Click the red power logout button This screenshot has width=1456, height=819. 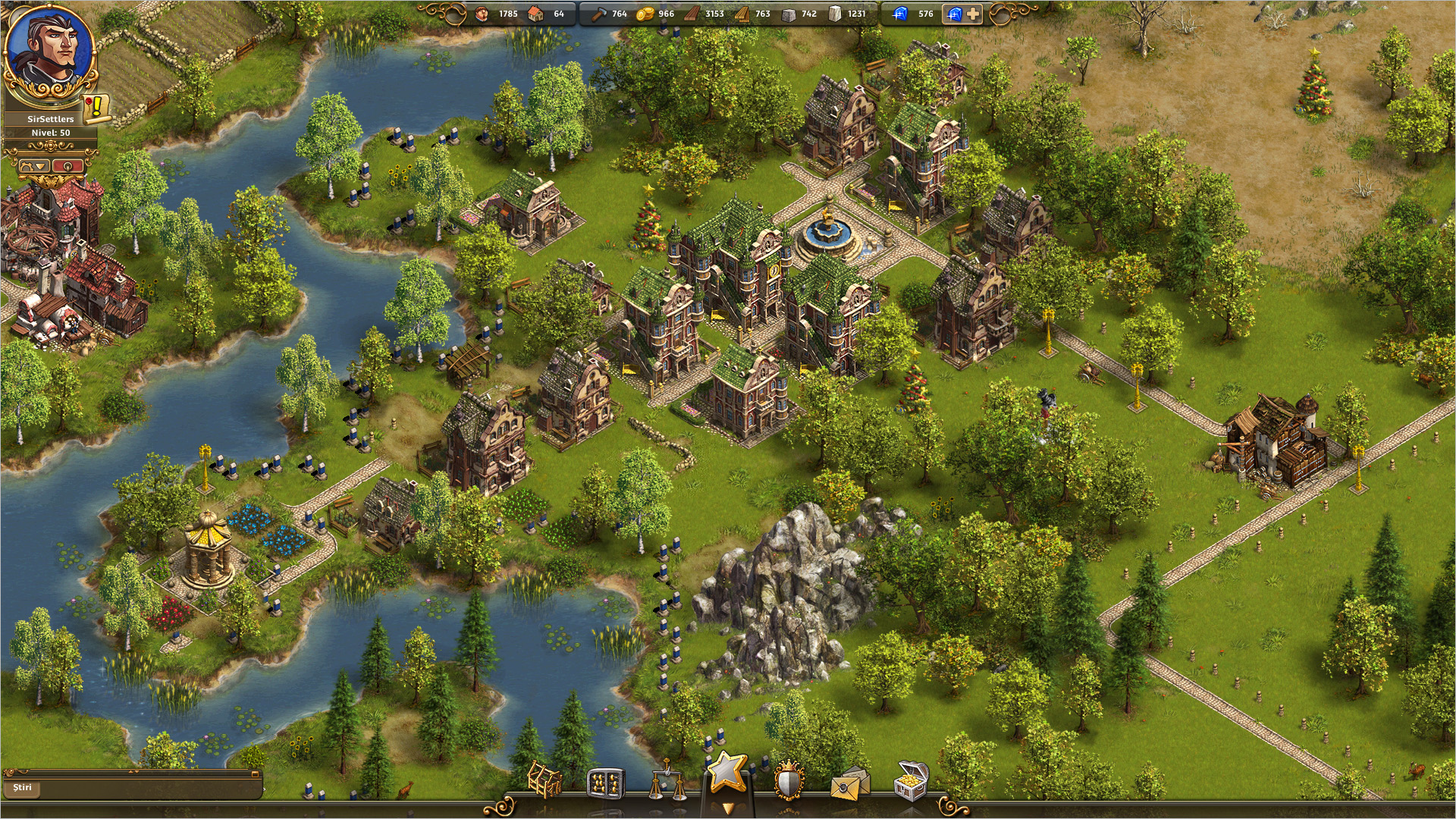(x=68, y=165)
